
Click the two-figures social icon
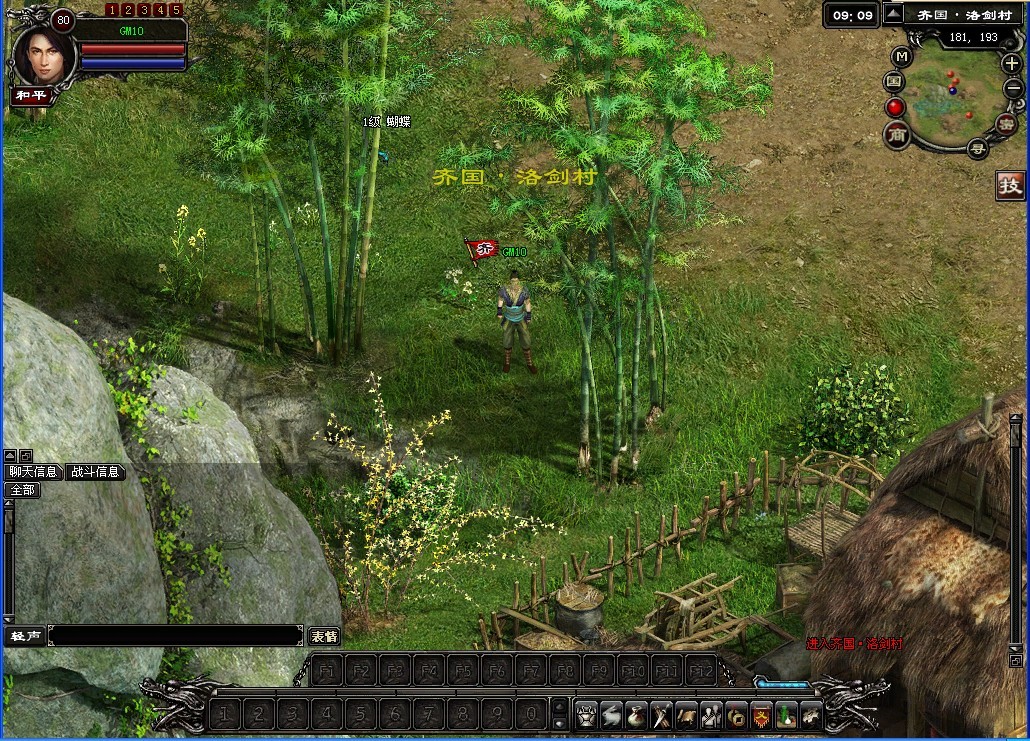tap(711, 715)
